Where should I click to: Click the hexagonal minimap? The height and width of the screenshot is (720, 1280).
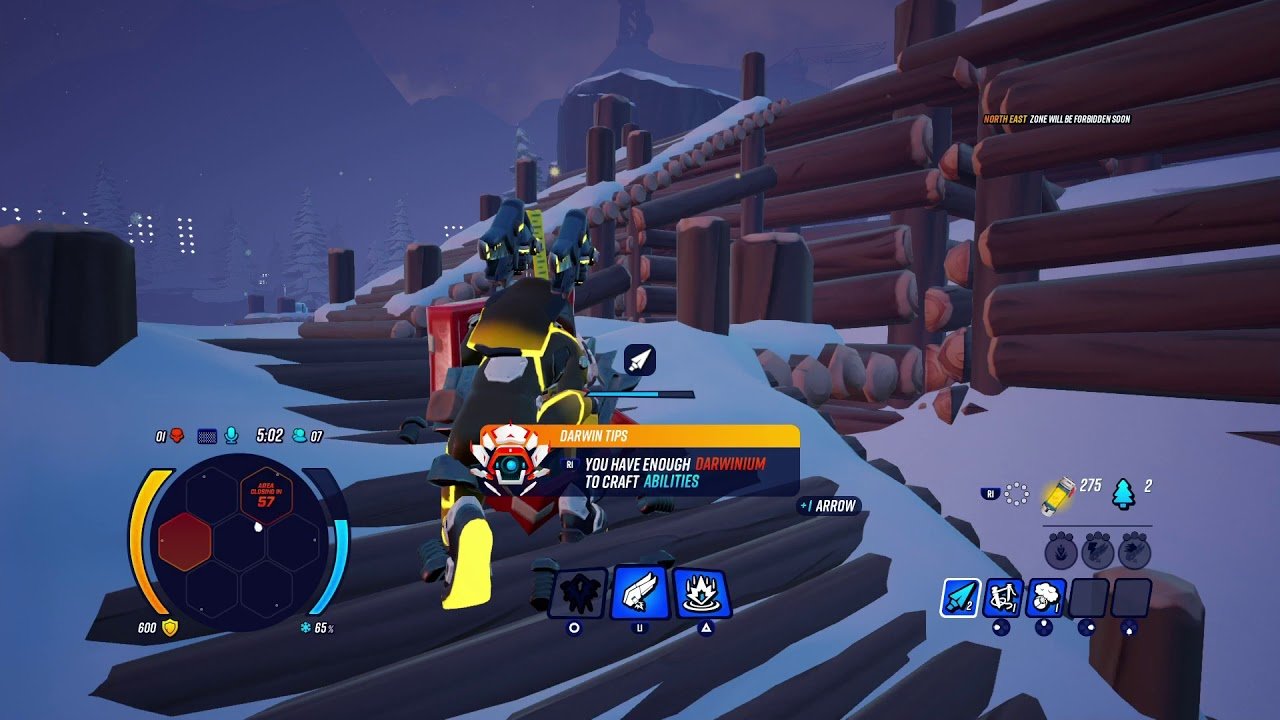pyautogui.click(x=238, y=541)
